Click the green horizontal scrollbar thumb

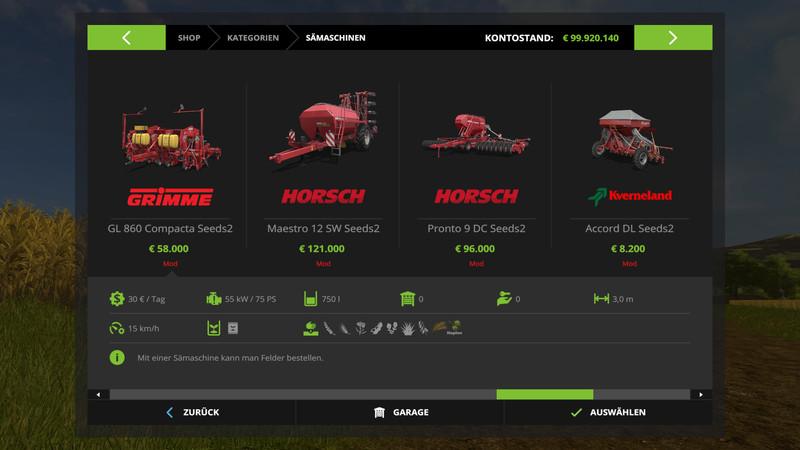click(544, 394)
